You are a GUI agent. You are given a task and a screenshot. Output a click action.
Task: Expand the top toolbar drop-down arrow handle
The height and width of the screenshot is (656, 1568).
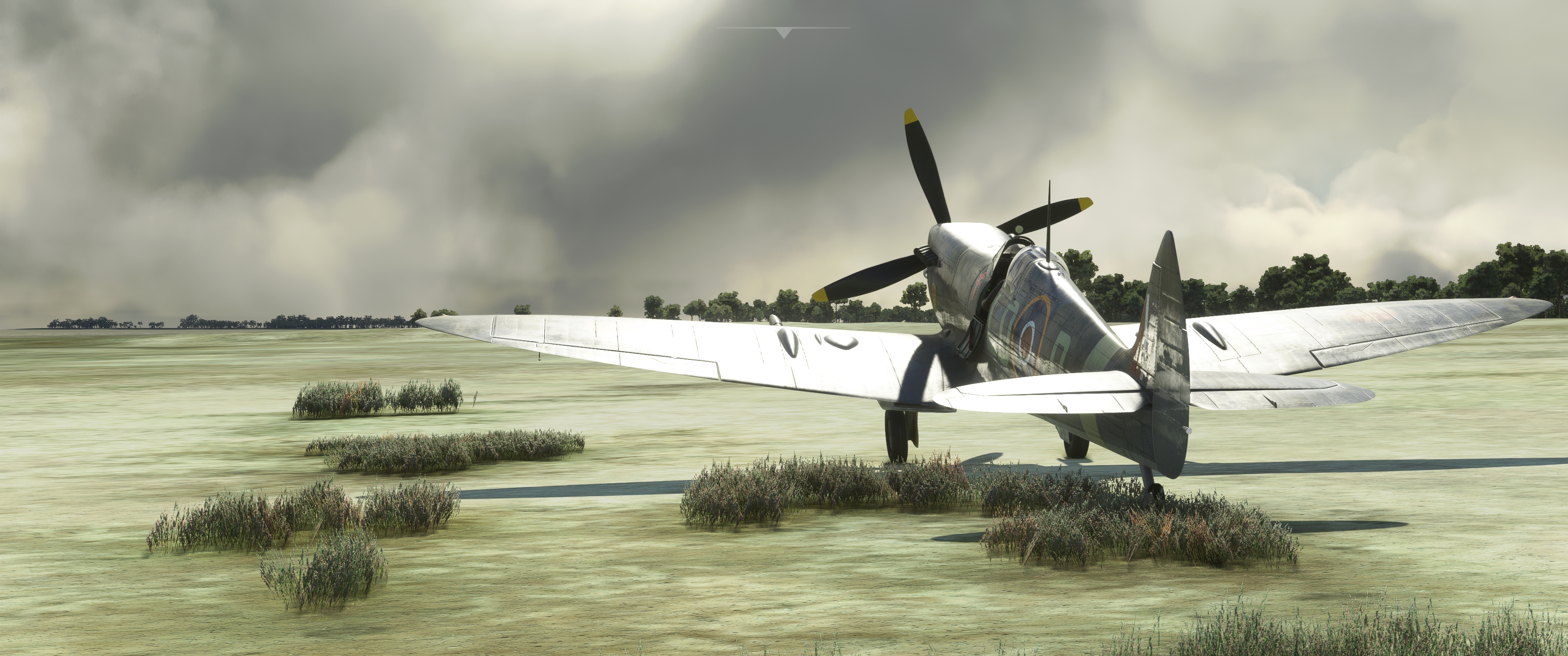784,33
